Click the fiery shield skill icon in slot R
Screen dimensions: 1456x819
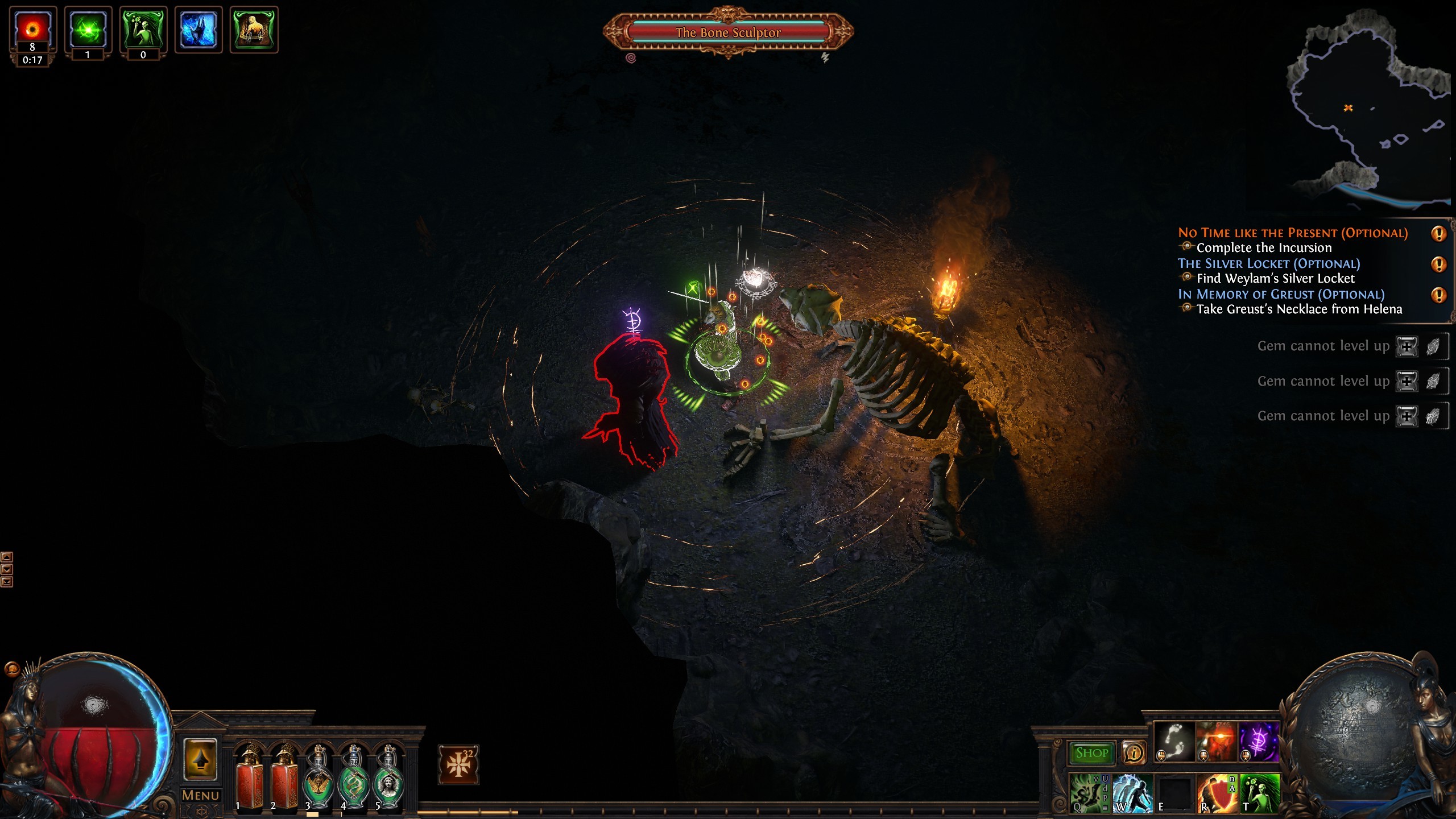(1217, 795)
